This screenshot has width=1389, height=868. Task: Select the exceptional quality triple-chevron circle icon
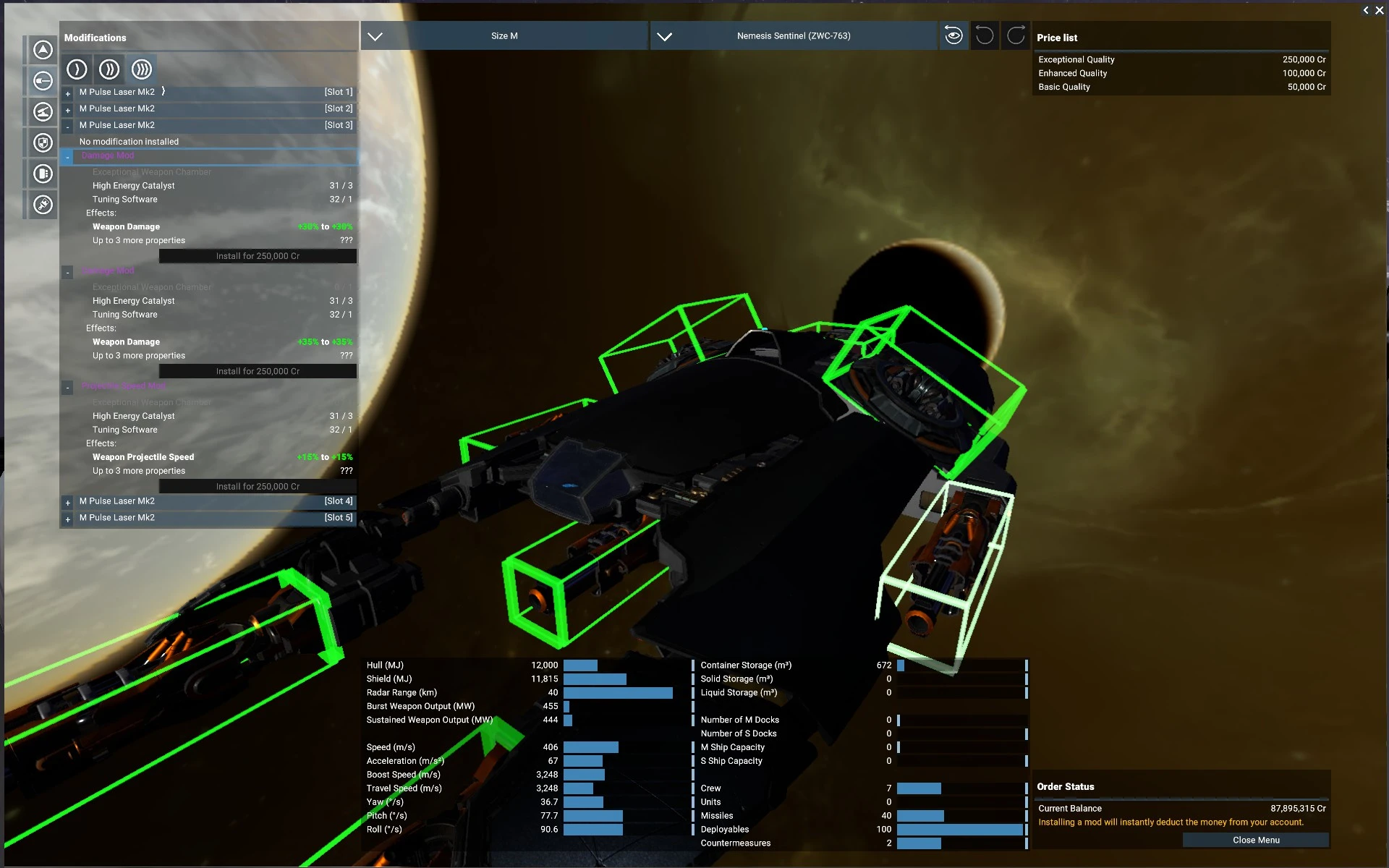tap(142, 69)
